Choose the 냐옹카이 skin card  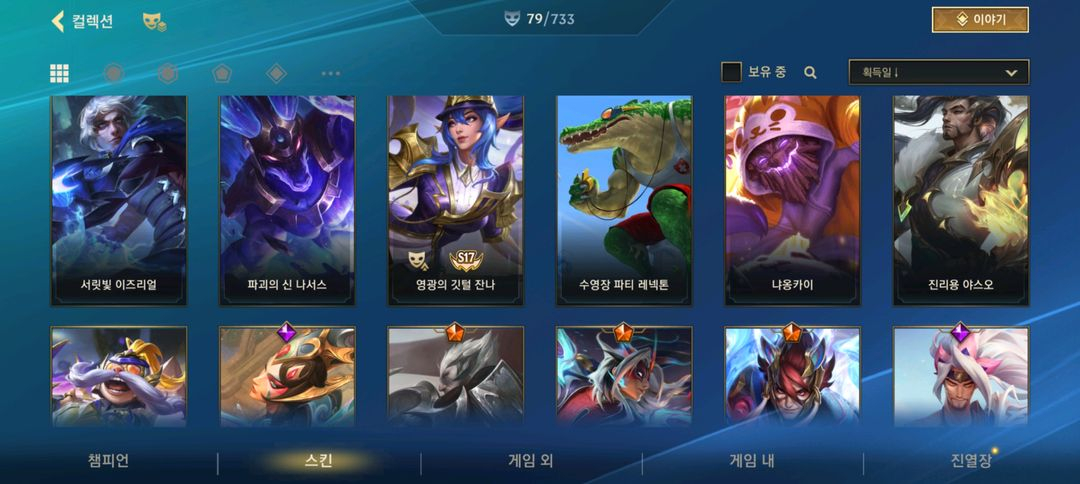(x=792, y=200)
